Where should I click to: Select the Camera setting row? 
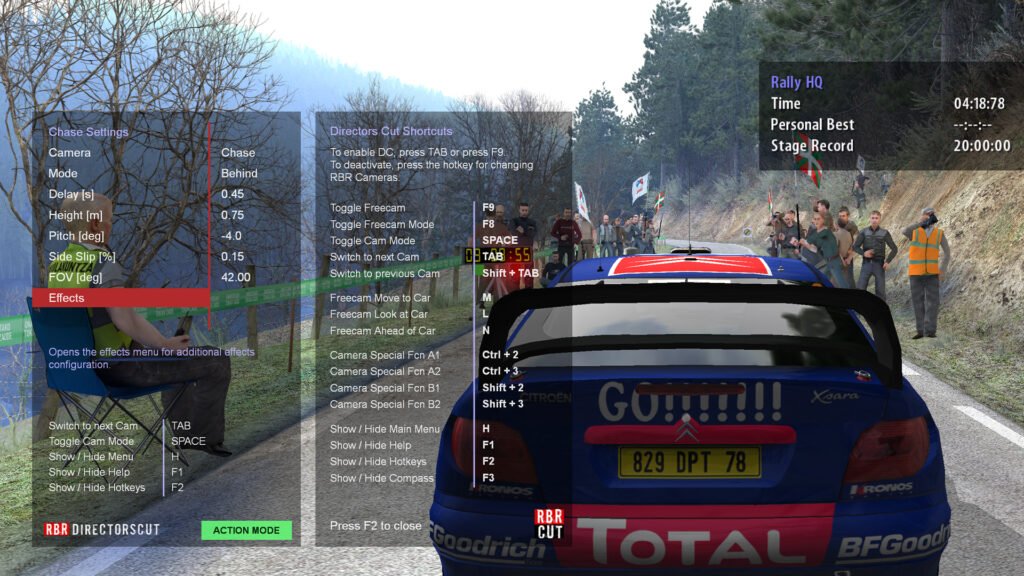click(120, 153)
